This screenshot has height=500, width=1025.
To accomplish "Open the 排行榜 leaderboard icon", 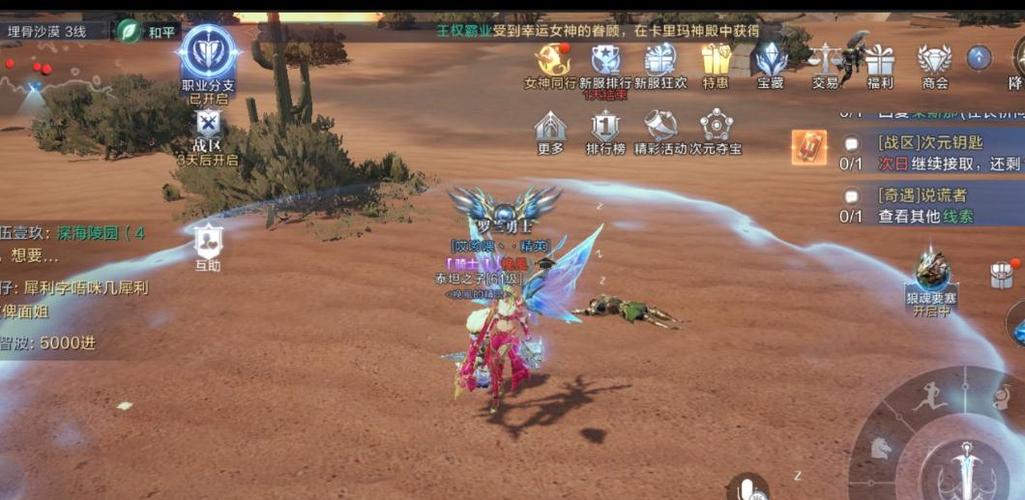I will (605, 128).
